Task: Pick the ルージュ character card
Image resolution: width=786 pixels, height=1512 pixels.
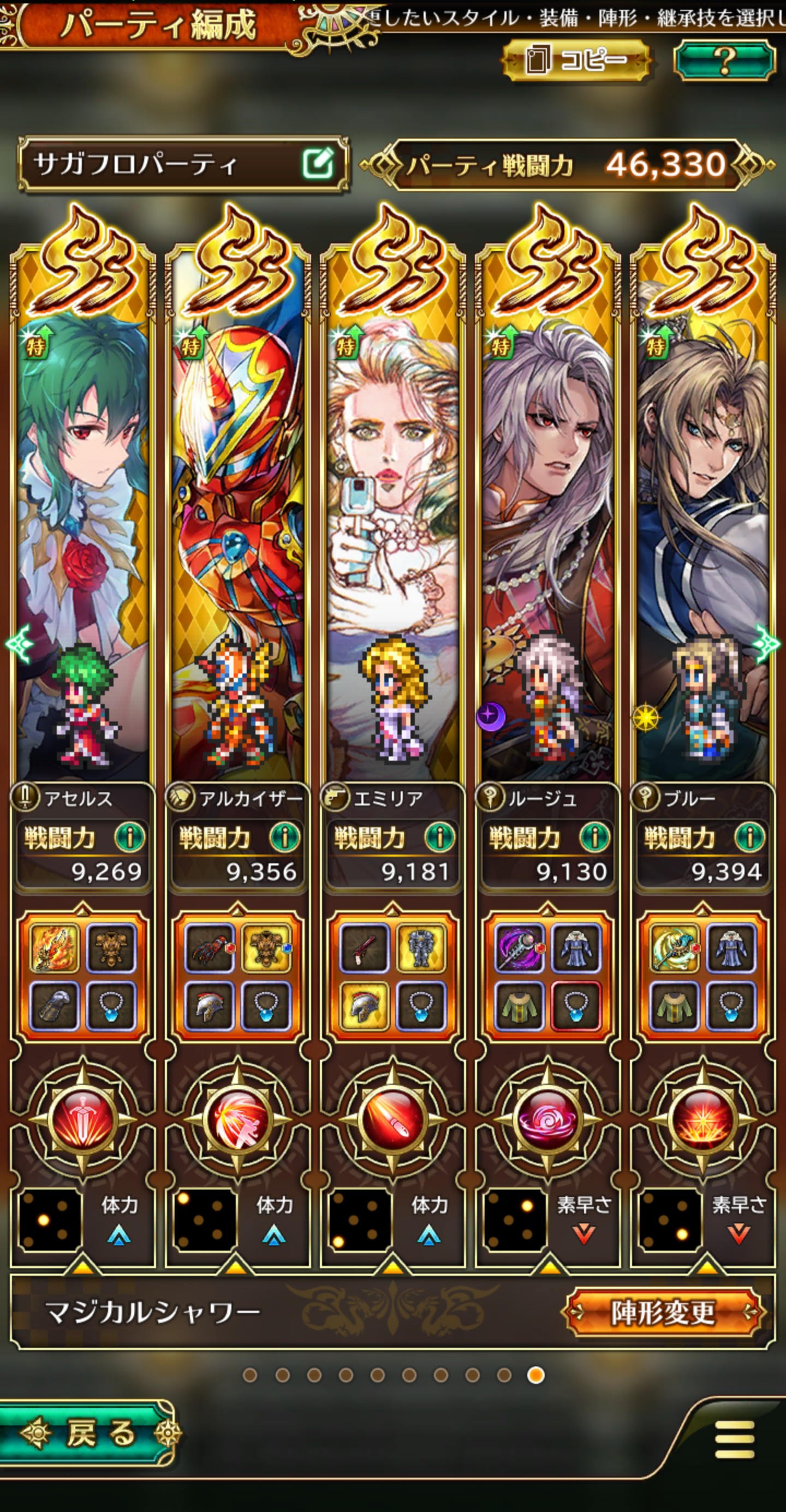Action: (x=547, y=546)
